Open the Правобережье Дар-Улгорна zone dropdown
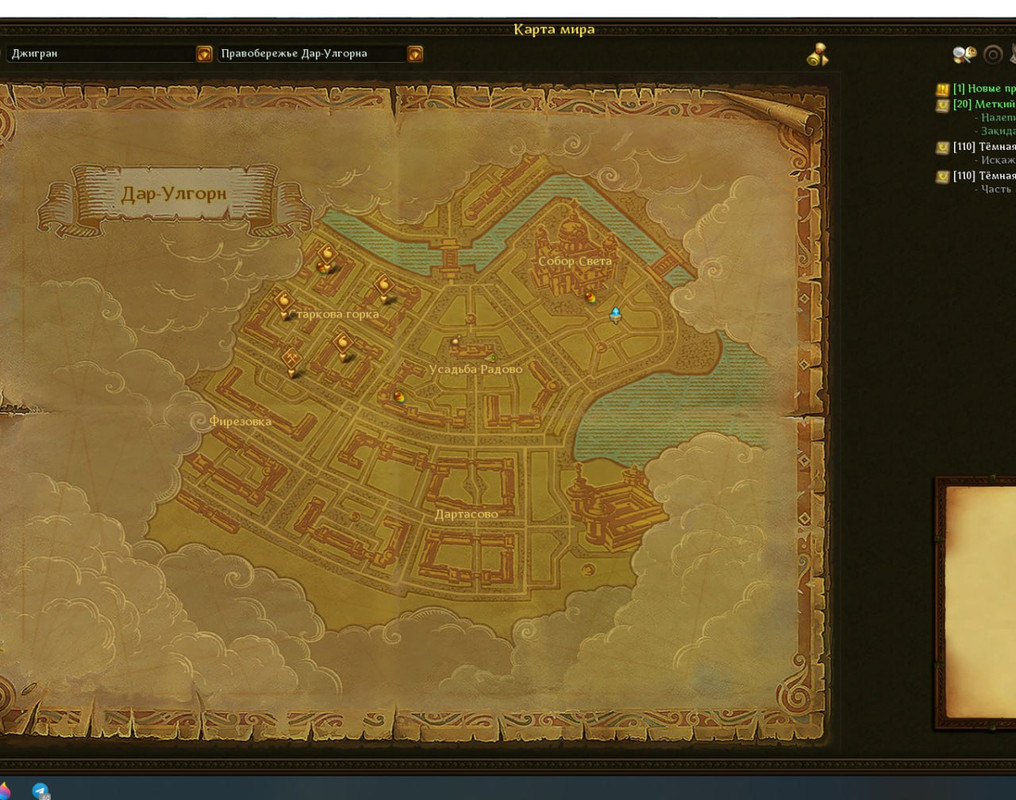 tap(415, 54)
